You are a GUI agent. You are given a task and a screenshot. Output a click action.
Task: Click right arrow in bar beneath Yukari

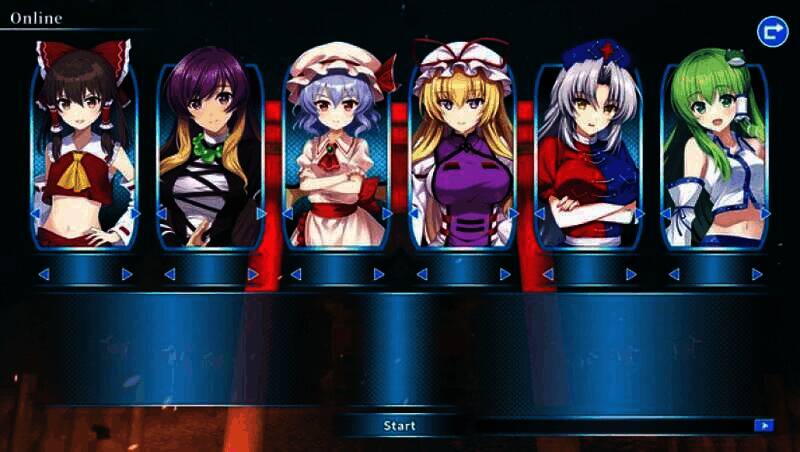[505, 274]
